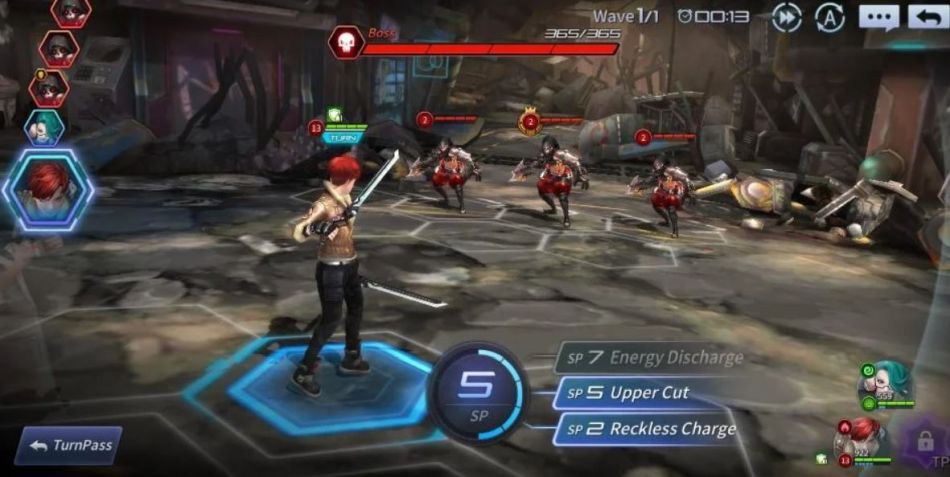Choose the teal-haired ally party status portrait
The width and height of the screenshot is (950, 477).
click(x=884, y=381)
